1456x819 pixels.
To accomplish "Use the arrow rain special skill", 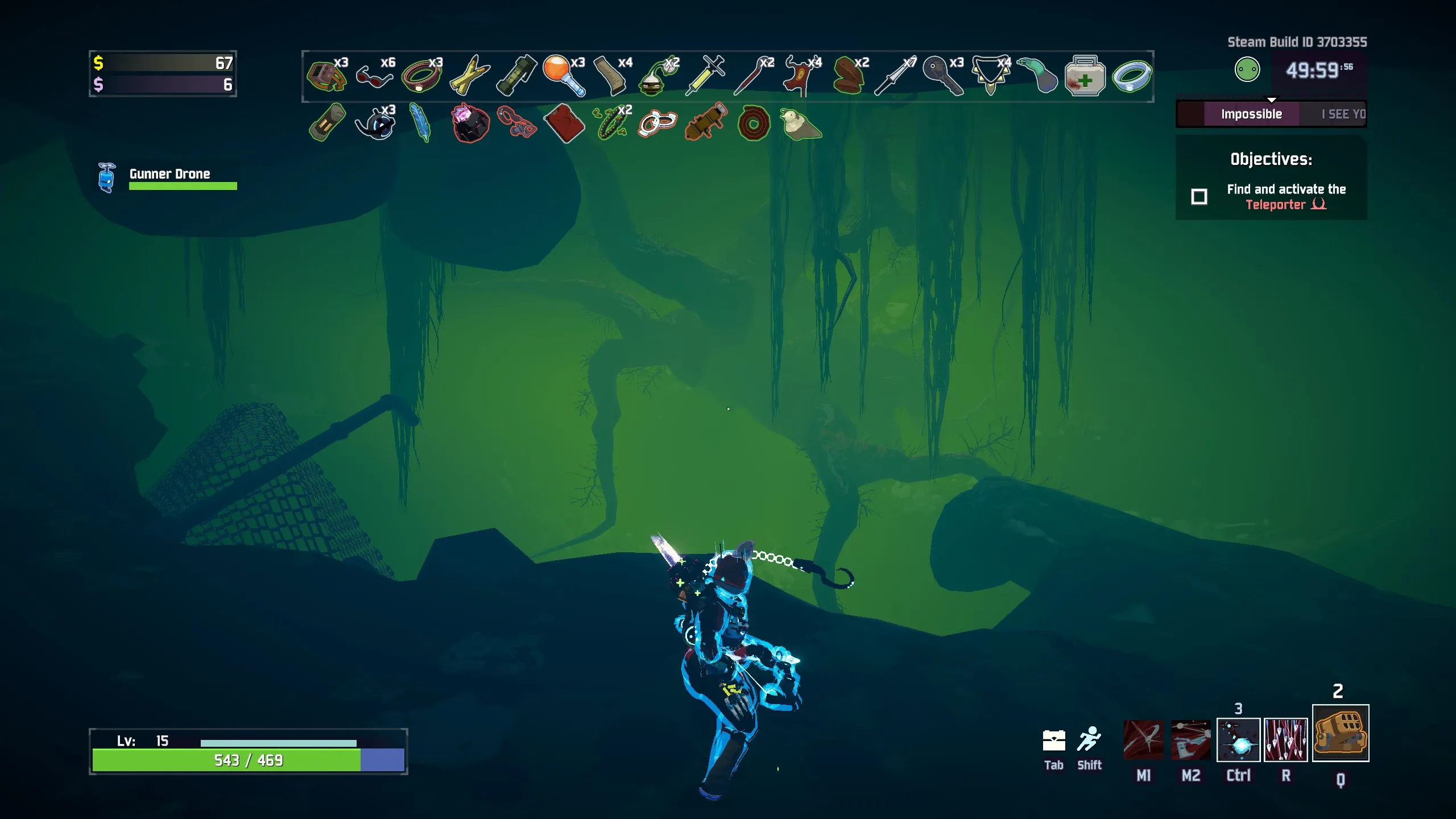I will pyautogui.click(x=1285, y=739).
